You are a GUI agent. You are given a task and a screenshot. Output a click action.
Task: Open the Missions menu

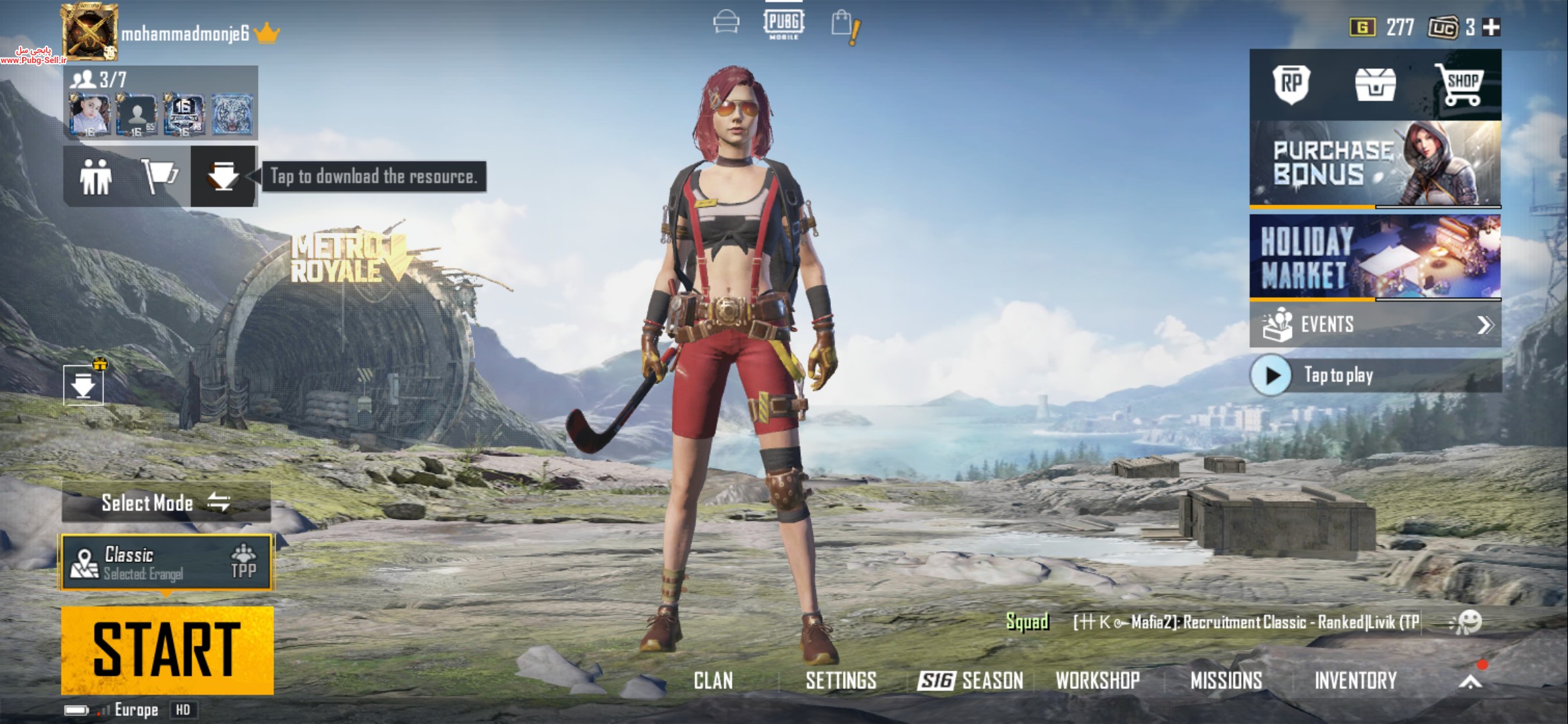pyautogui.click(x=1226, y=681)
